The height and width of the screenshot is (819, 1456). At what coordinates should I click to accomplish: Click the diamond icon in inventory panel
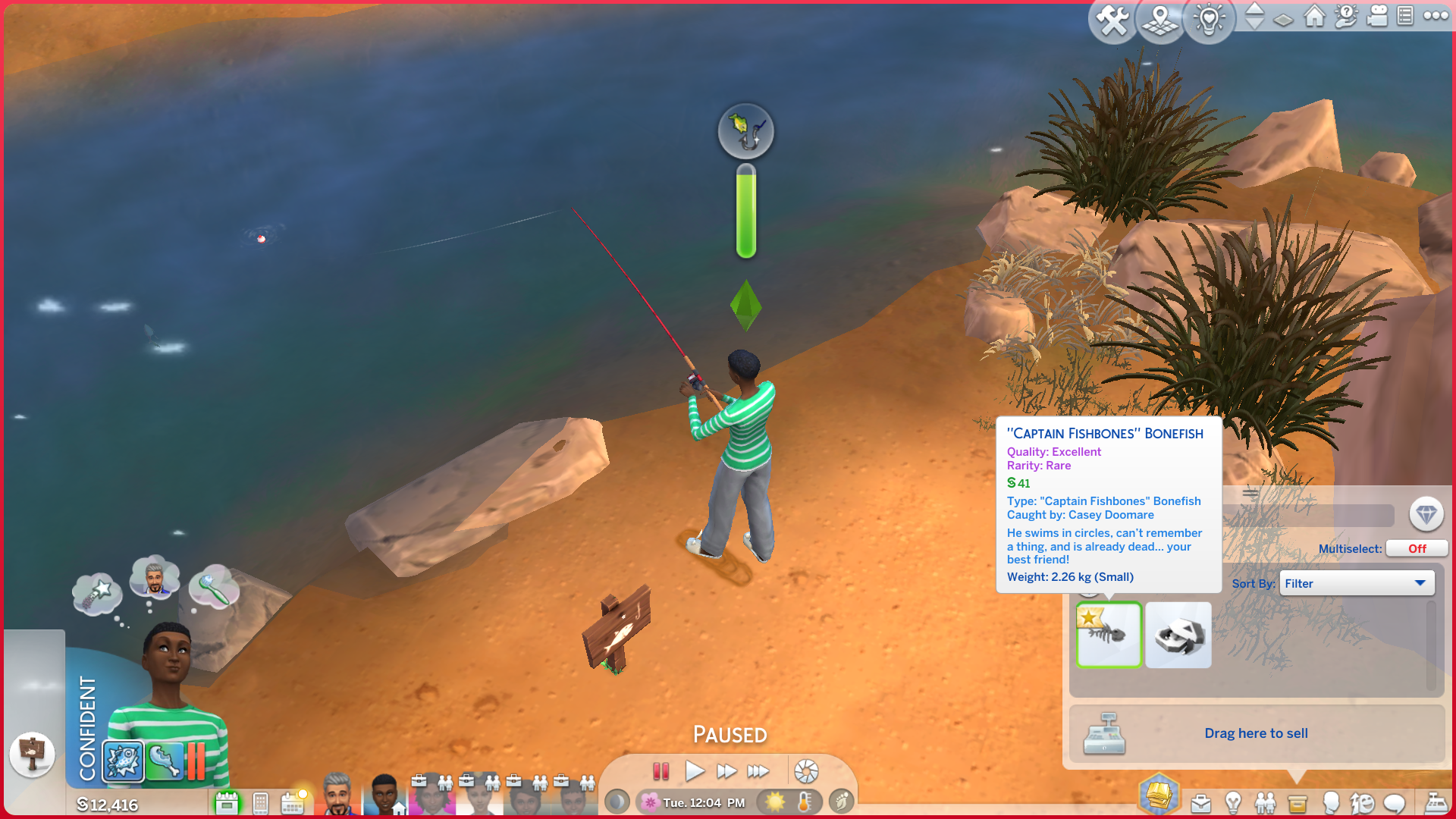tap(1426, 515)
